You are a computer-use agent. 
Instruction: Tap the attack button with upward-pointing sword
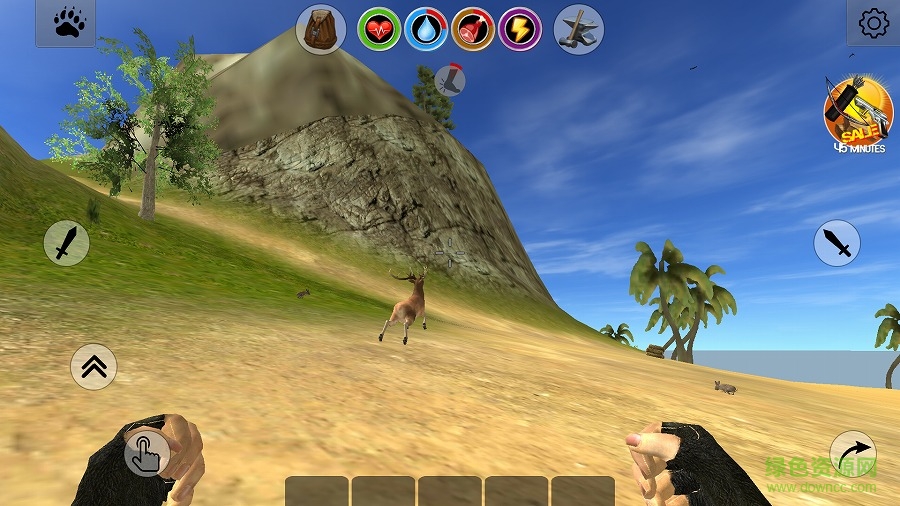(66, 243)
